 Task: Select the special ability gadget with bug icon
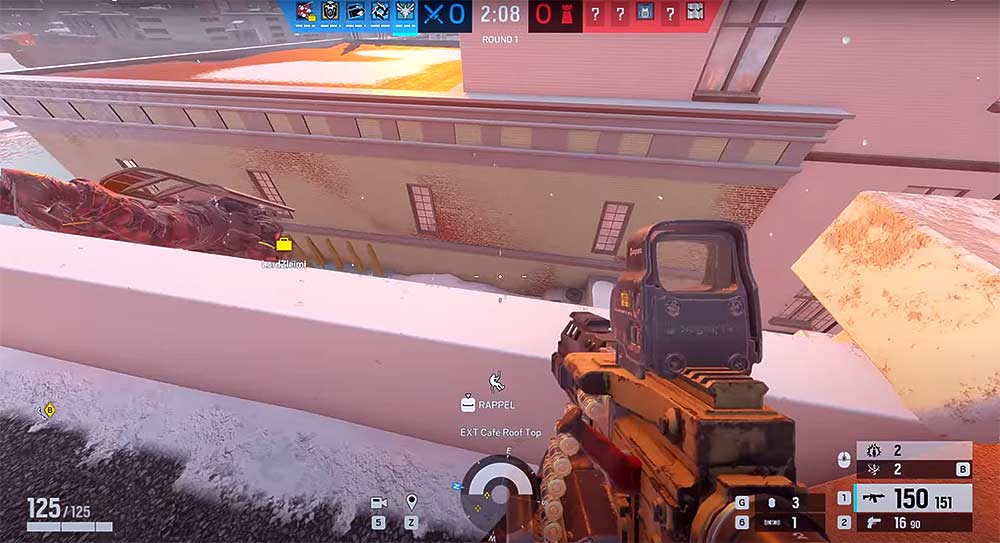[912, 451]
